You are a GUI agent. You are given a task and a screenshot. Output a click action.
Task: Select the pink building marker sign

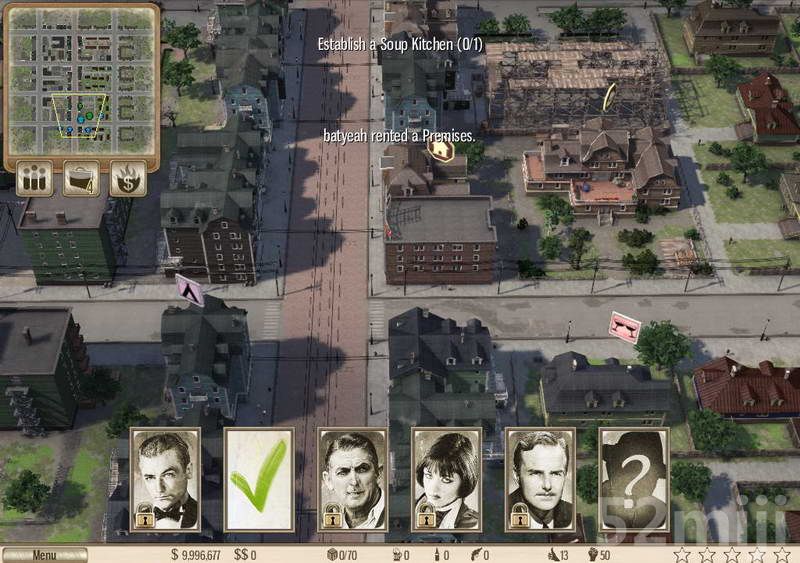(625, 327)
